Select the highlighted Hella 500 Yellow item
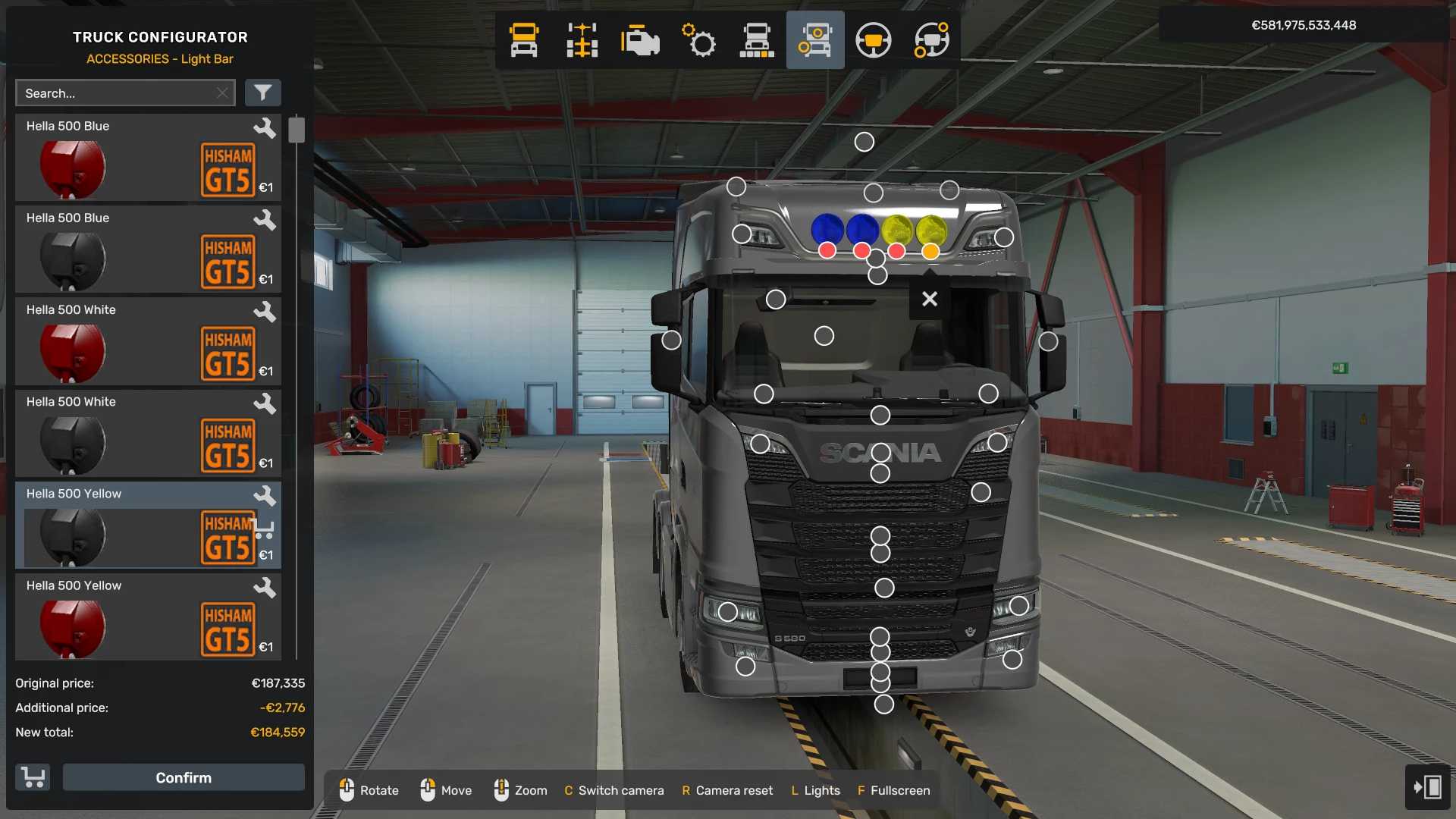The width and height of the screenshot is (1456, 819). [x=148, y=526]
